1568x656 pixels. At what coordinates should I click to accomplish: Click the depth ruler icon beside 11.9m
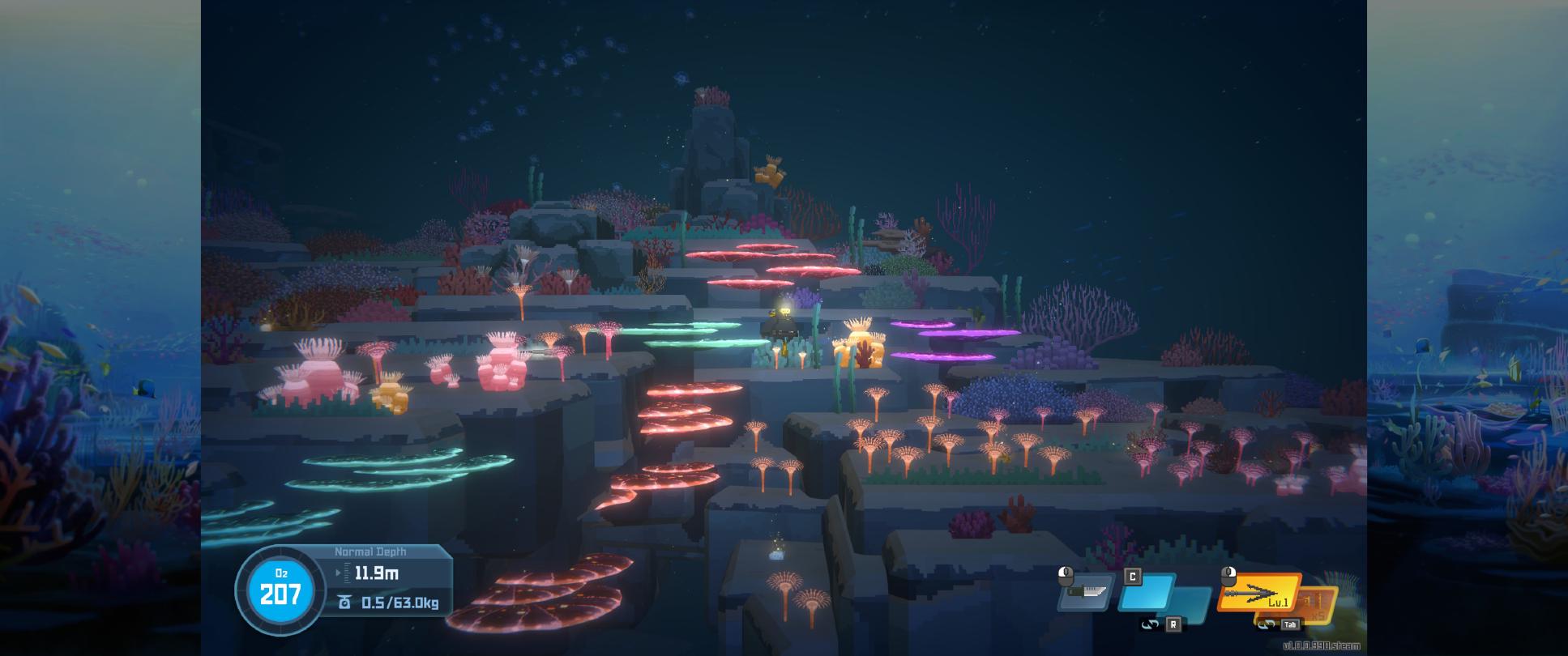point(348,572)
